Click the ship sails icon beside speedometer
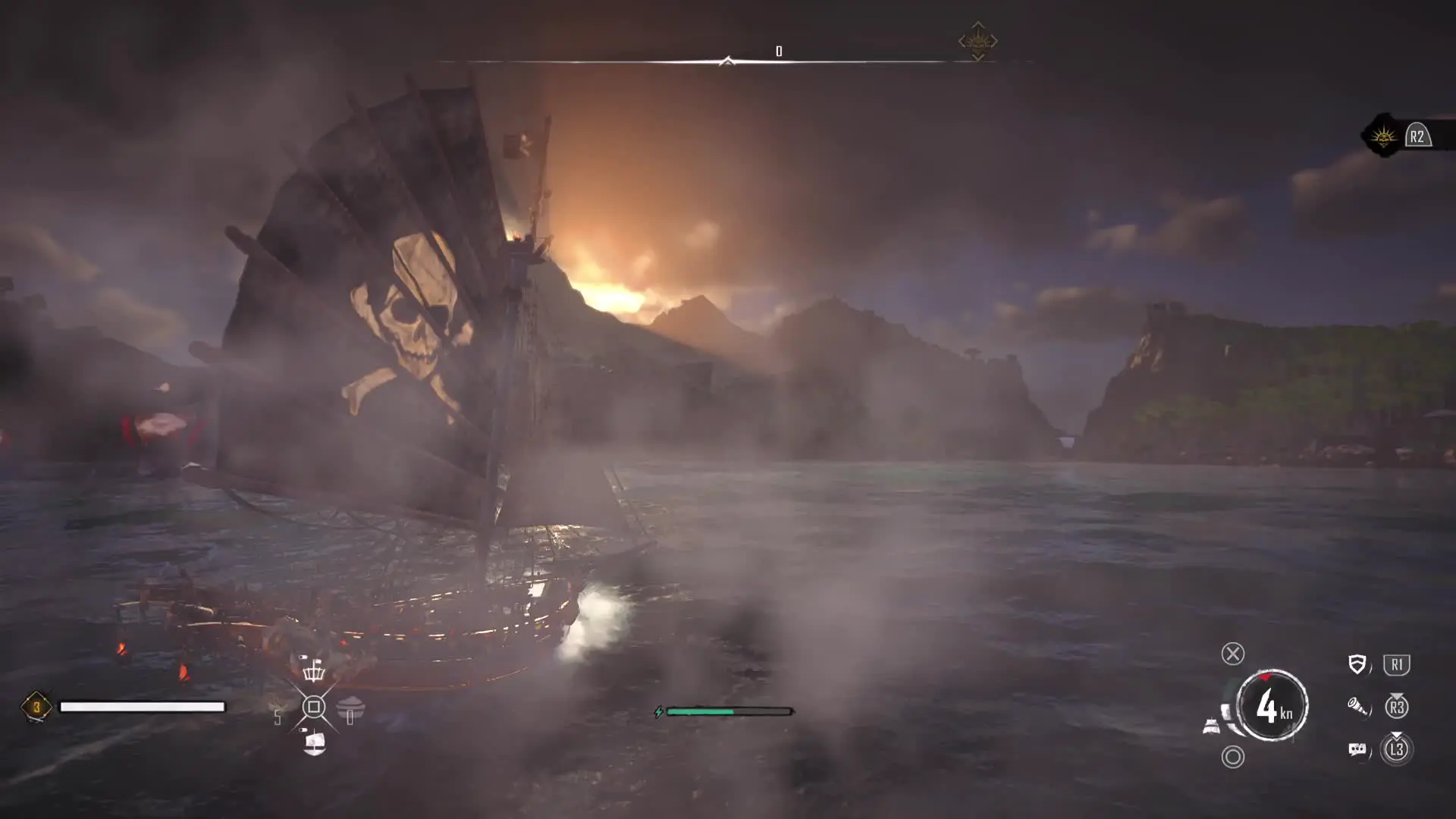Image resolution: width=1456 pixels, height=819 pixels. click(x=1212, y=726)
